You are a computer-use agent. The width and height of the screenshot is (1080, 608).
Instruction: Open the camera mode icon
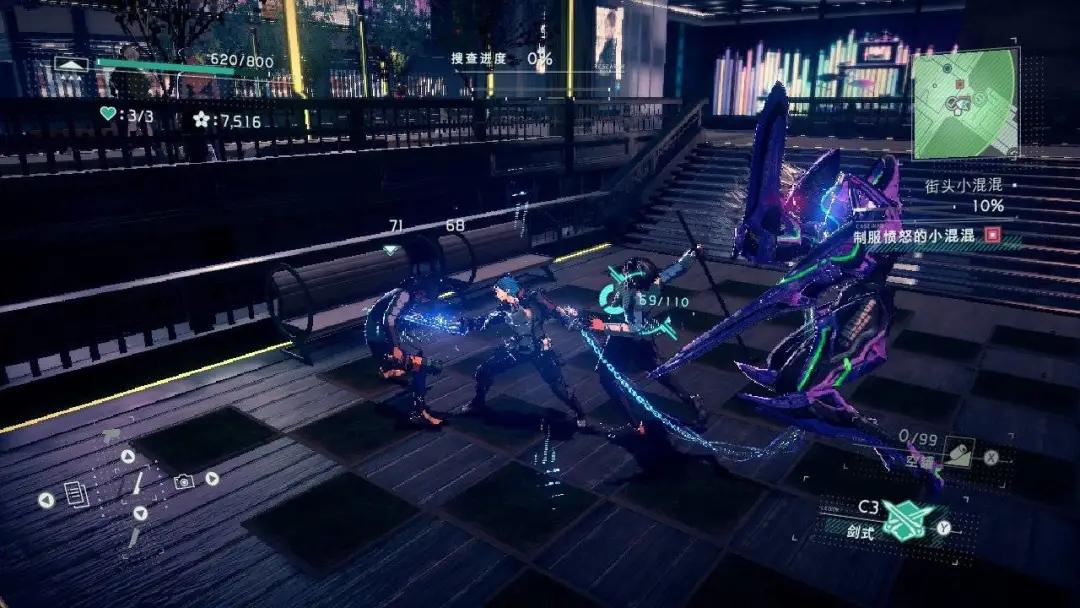(183, 481)
